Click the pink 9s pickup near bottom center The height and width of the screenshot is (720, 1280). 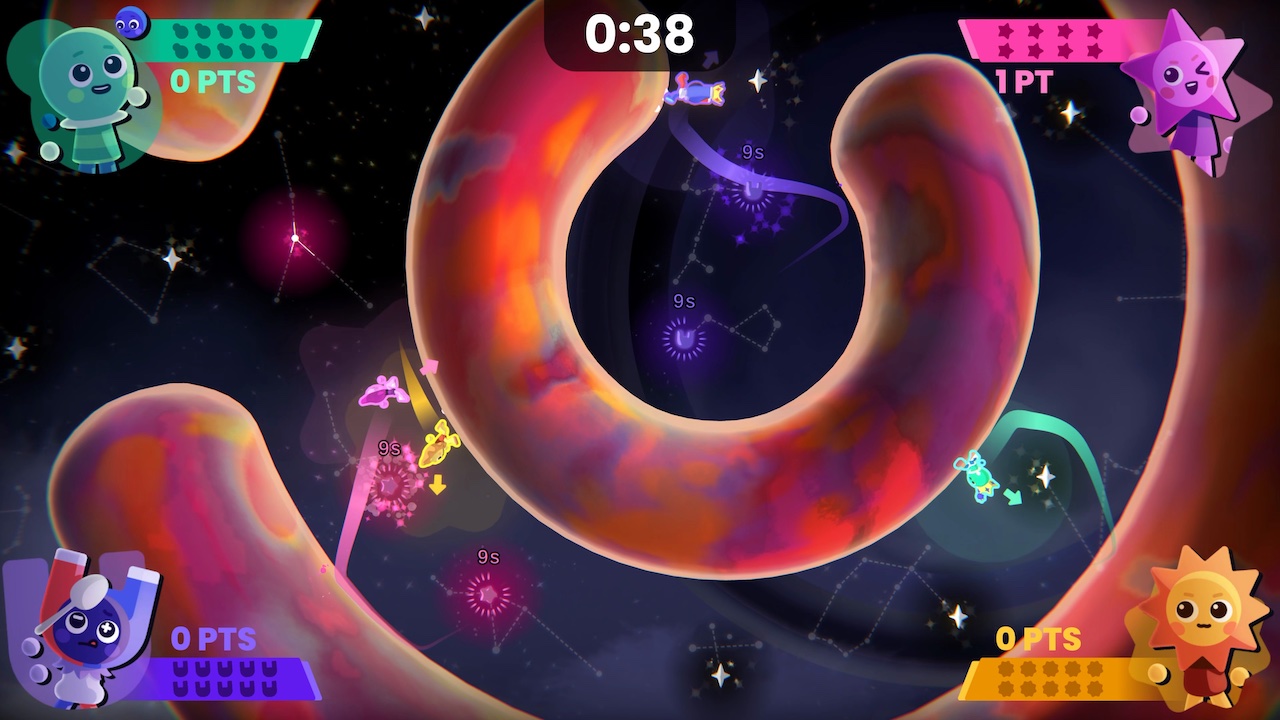pos(487,593)
